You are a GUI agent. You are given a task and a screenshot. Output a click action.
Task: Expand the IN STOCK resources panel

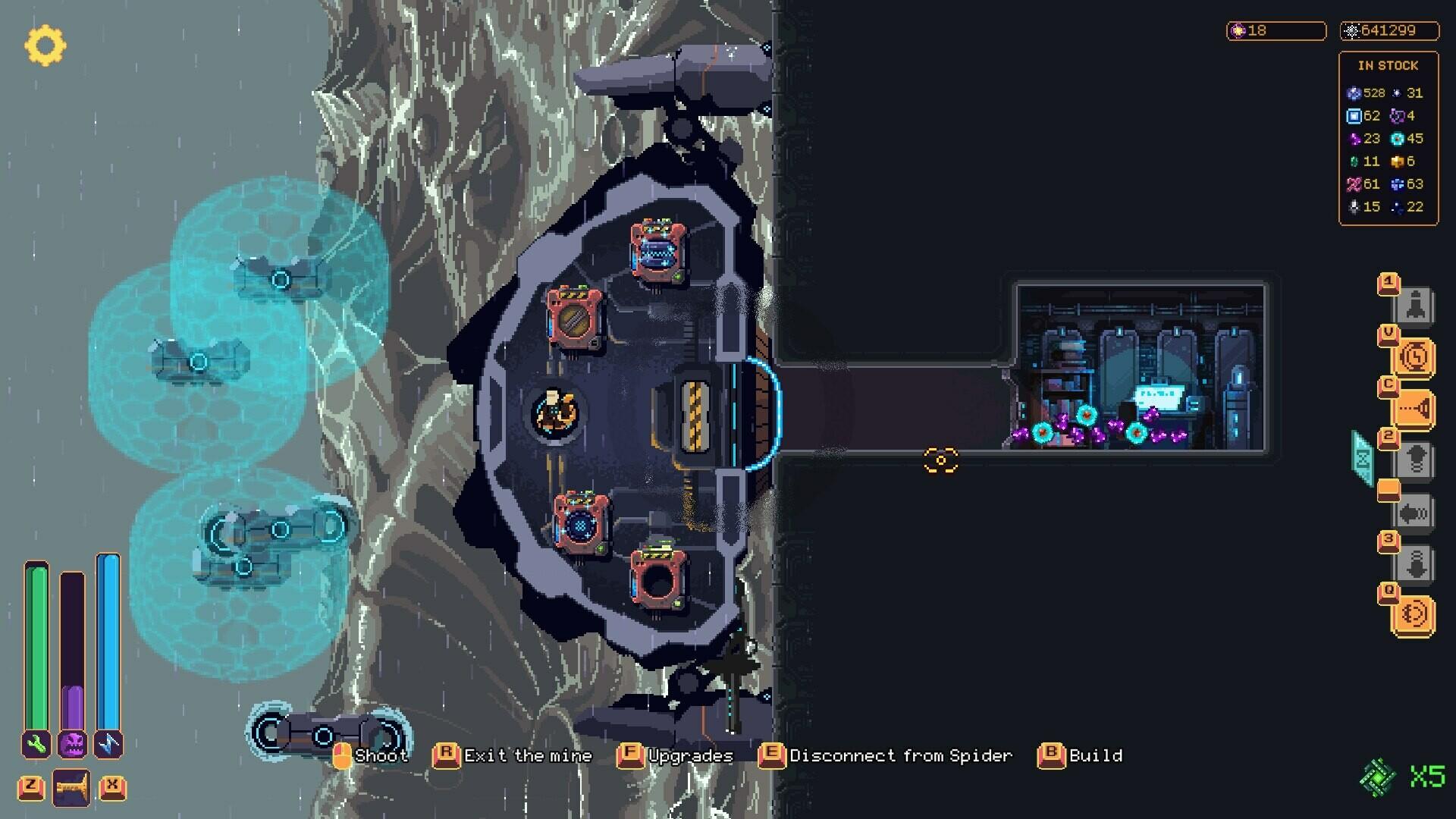tap(1388, 65)
